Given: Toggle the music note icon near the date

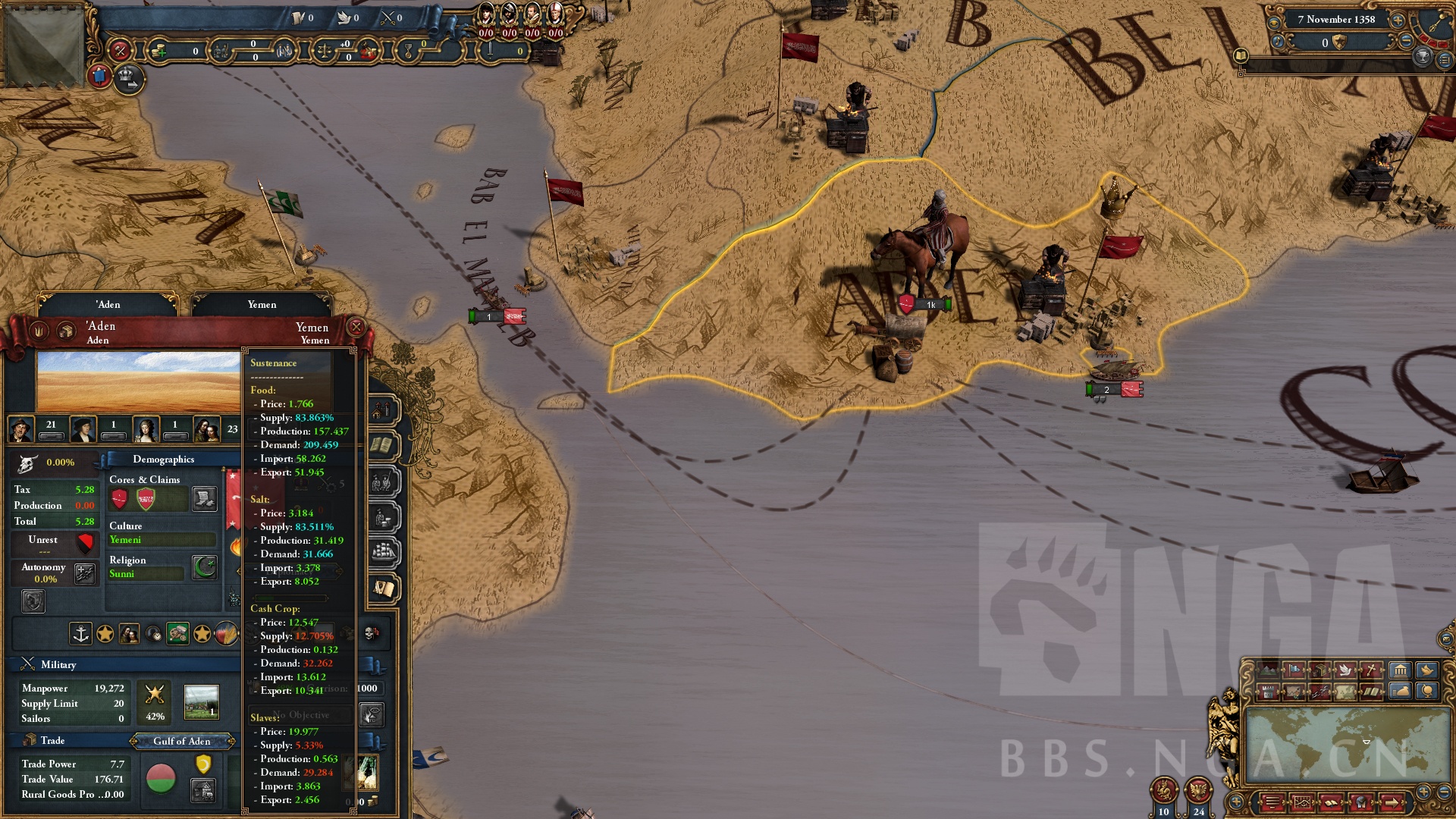Looking at the screenshot, I should (1278, 42).
